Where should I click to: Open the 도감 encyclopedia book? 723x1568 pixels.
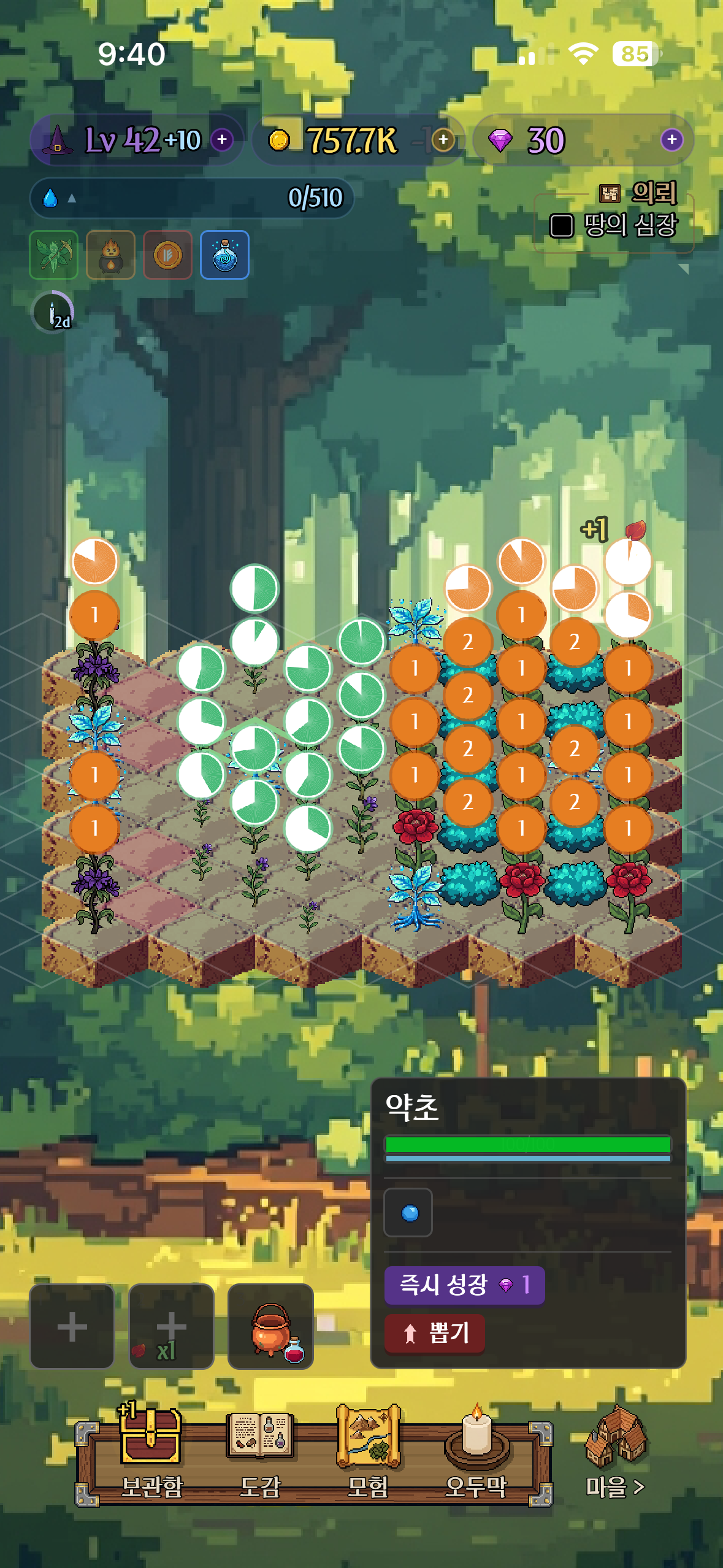260,1448
